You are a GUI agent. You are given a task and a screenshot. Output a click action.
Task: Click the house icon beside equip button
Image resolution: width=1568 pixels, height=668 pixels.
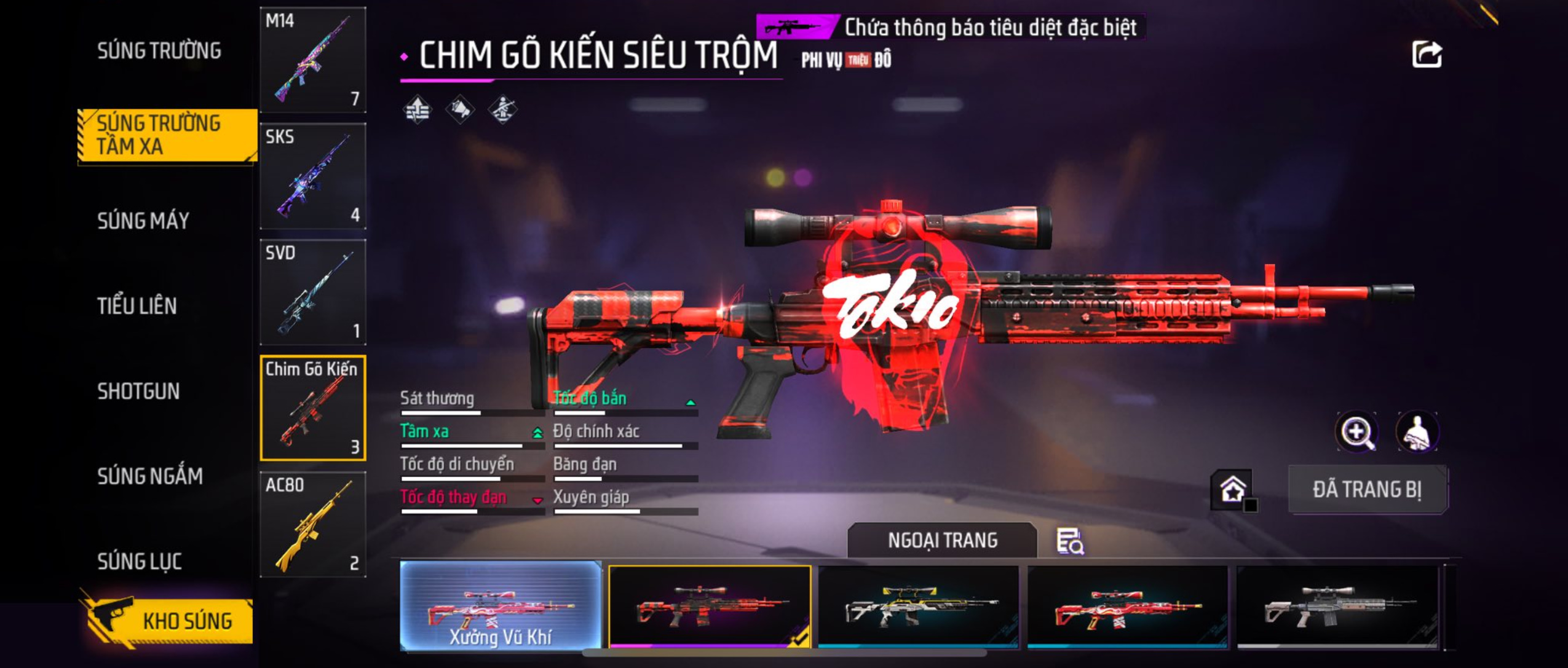(1233, 490)
